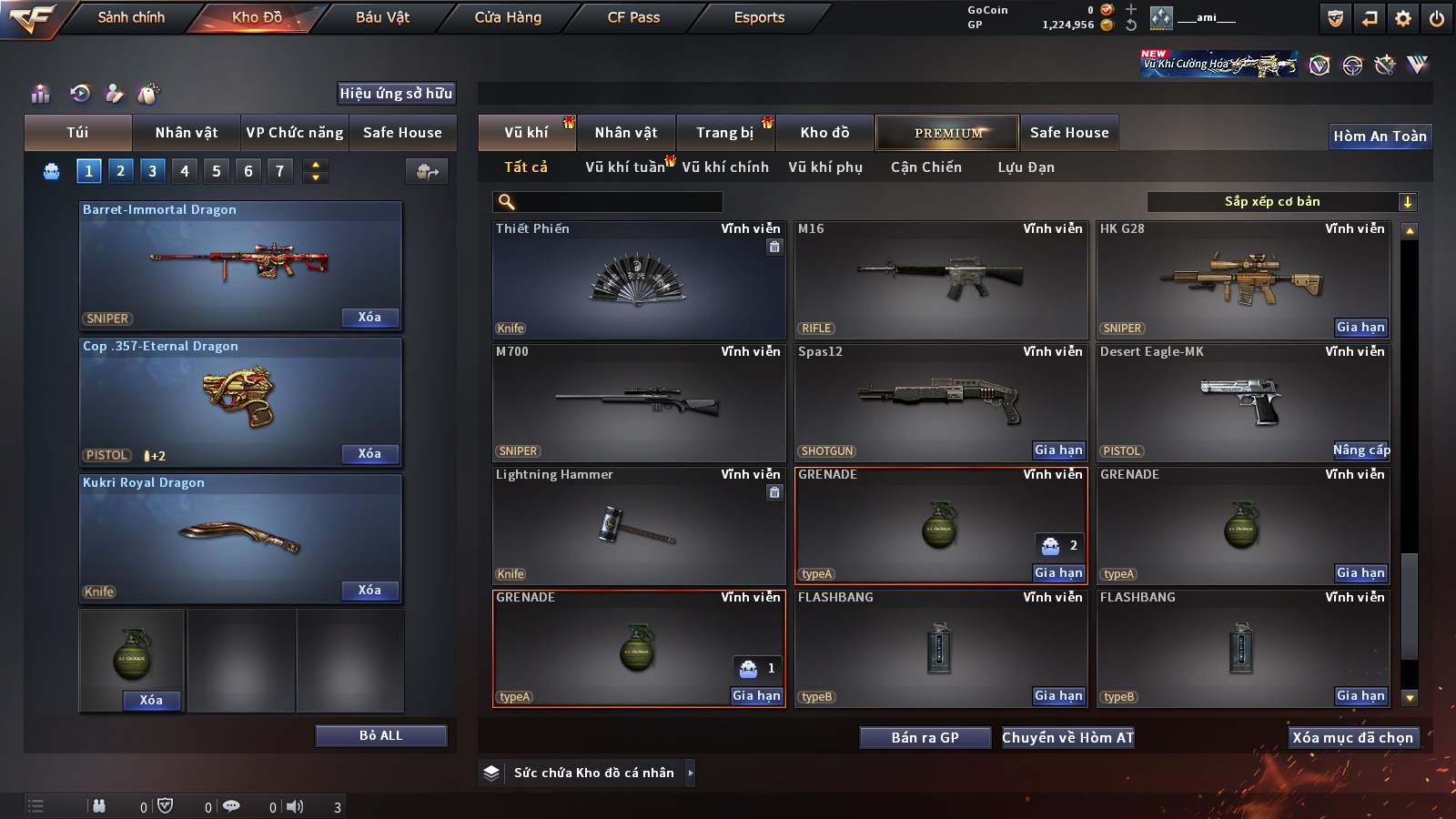Open the gear settings icon

click(1403, 17)
